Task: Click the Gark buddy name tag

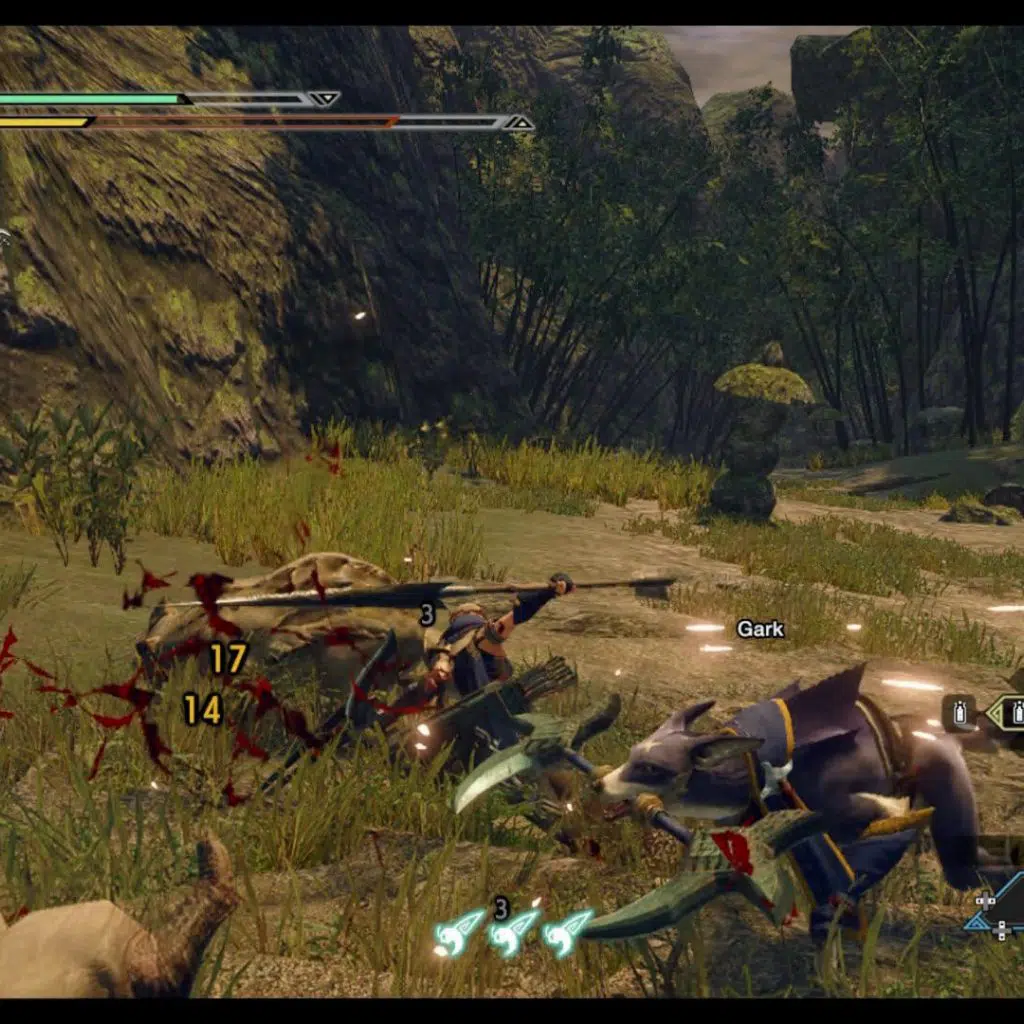Action: (760, 629)
